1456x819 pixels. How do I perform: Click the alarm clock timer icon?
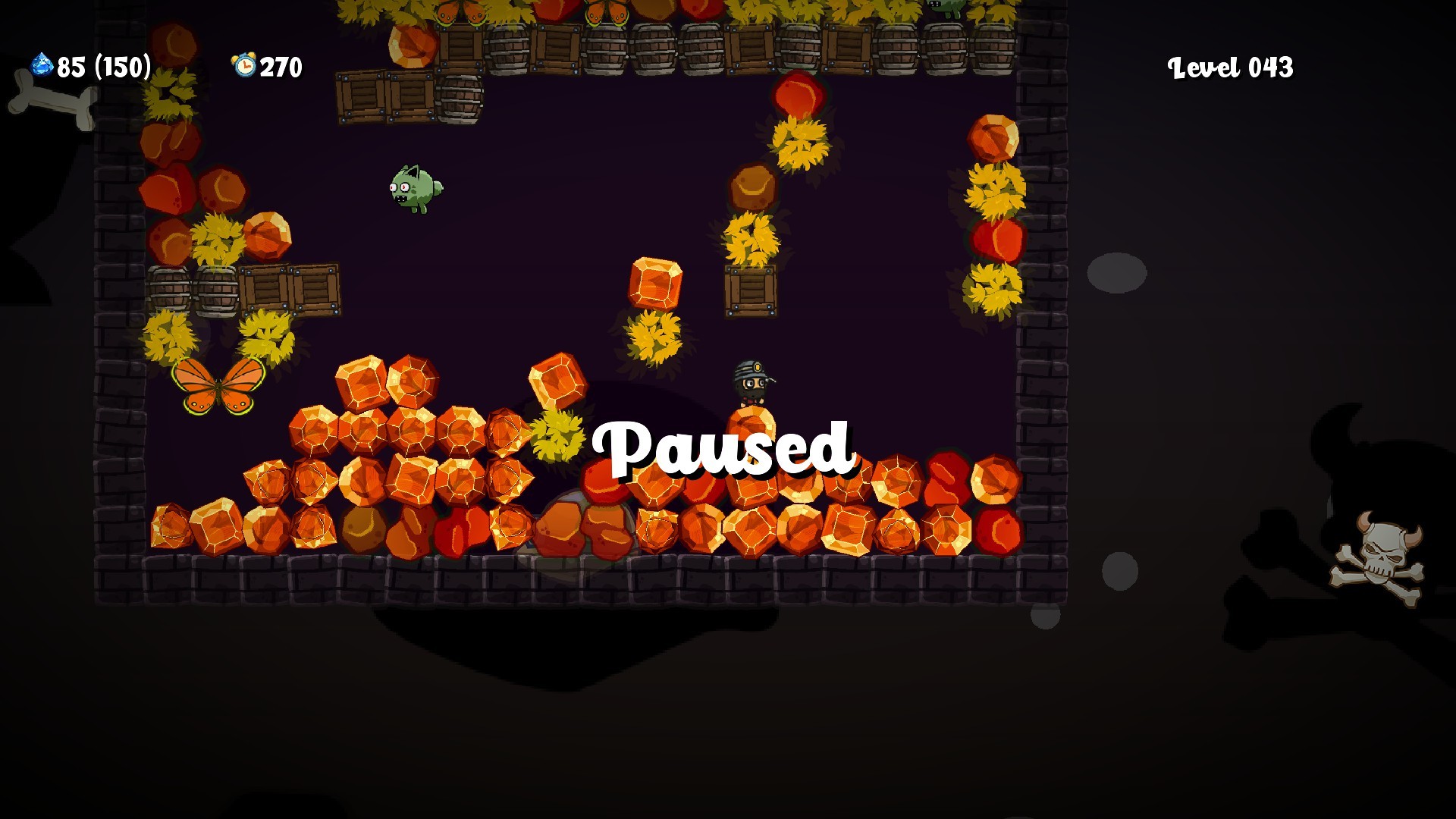[x=243, y=64]
